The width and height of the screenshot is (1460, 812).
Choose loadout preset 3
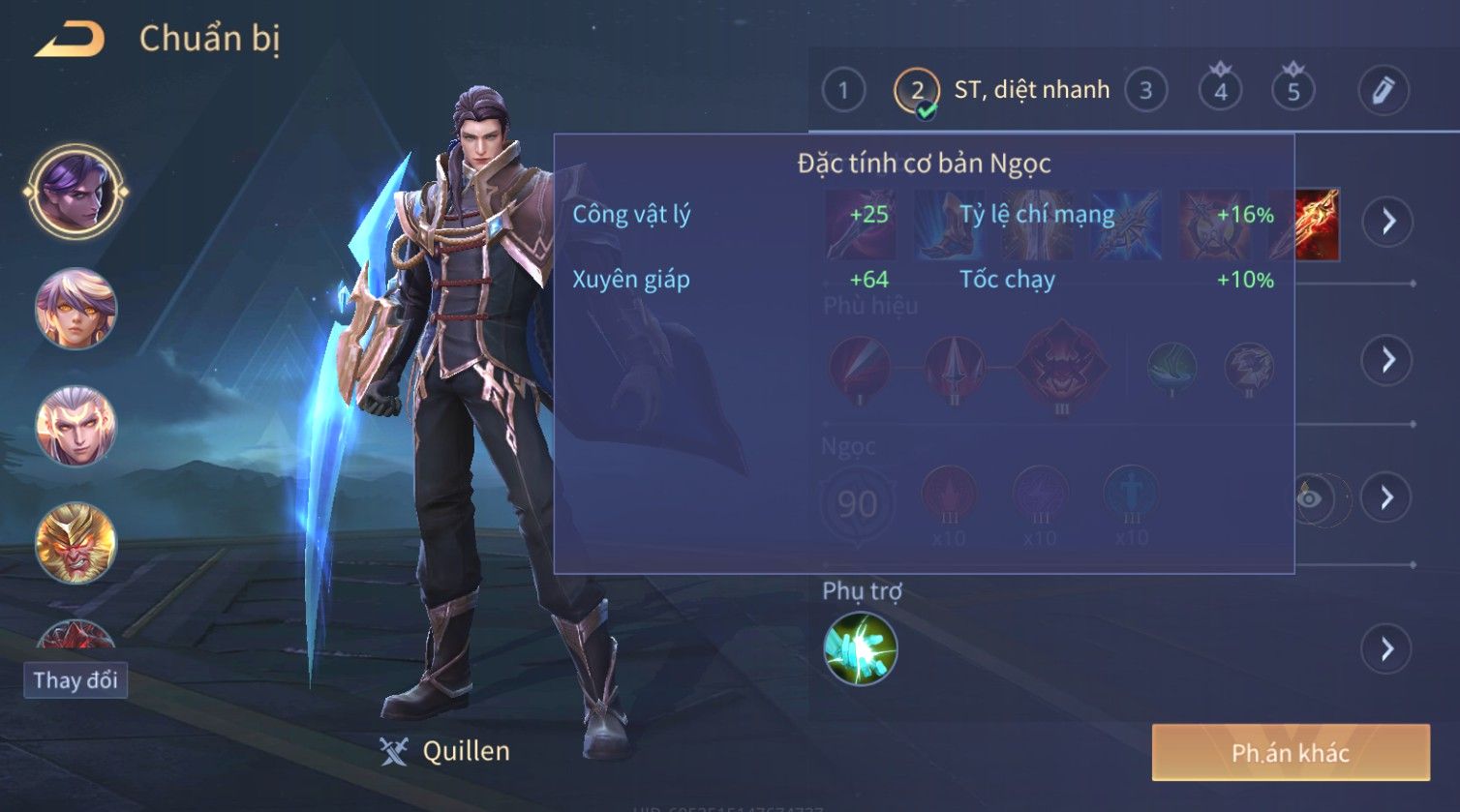1145,91
